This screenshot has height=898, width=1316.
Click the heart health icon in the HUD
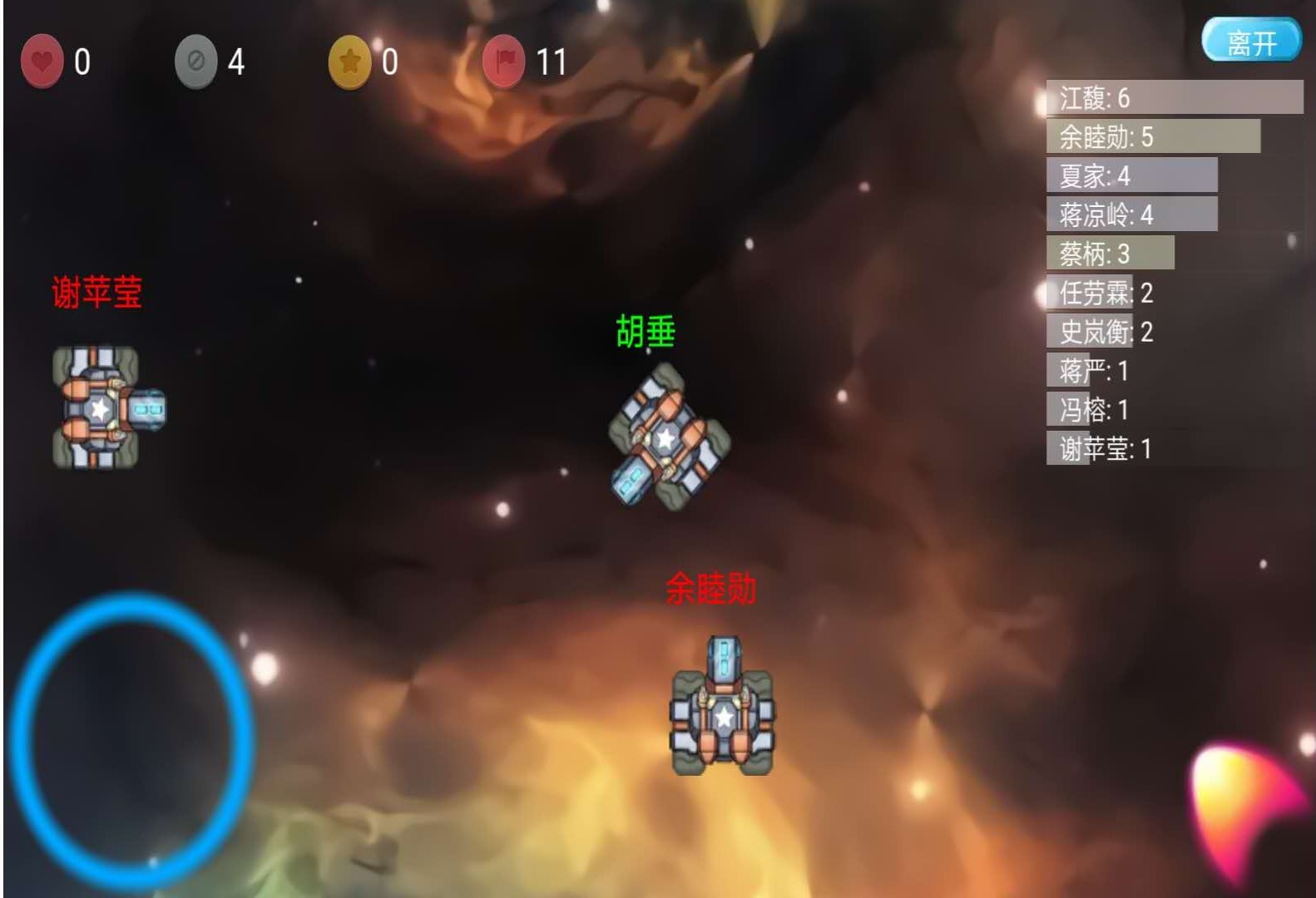42,59
